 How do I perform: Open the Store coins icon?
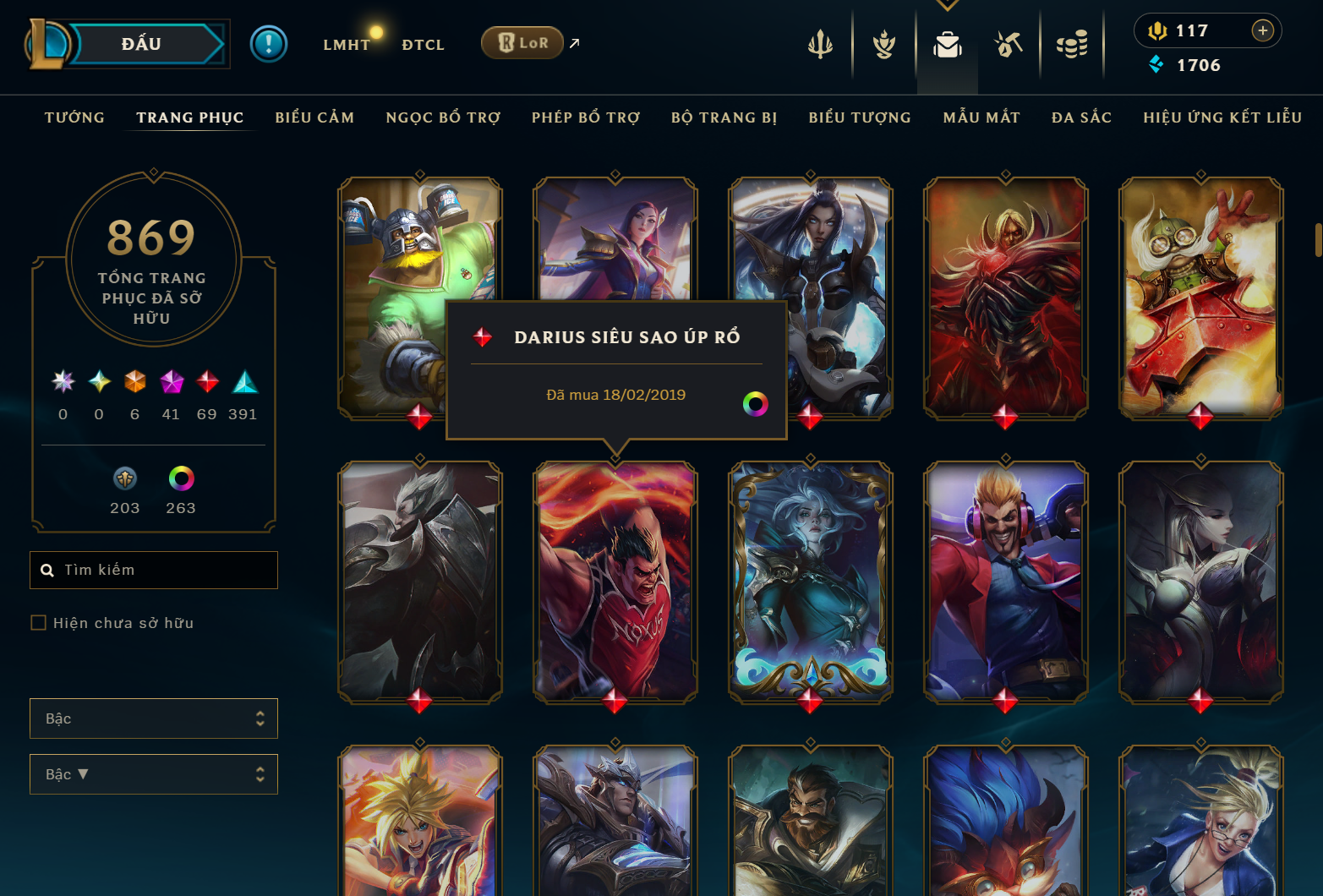click(x=1072, y=44)
